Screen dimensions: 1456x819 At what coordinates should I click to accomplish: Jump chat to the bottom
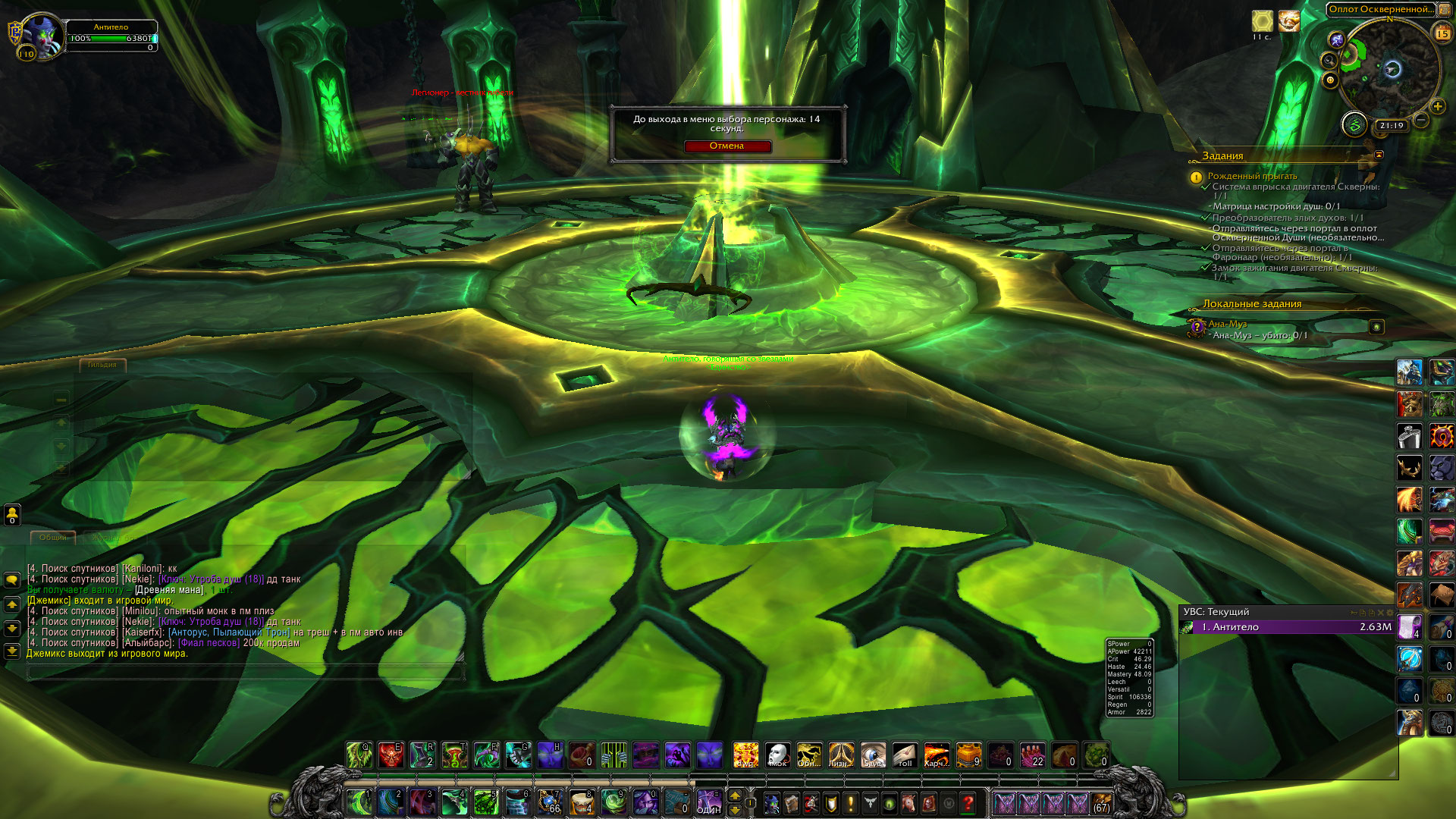coord(12,651)
